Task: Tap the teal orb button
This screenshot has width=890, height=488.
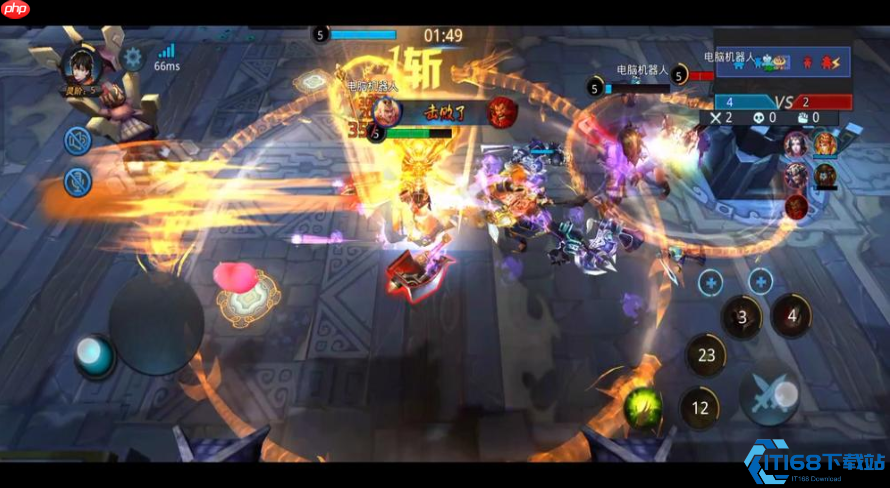Action: pos(93,353)
